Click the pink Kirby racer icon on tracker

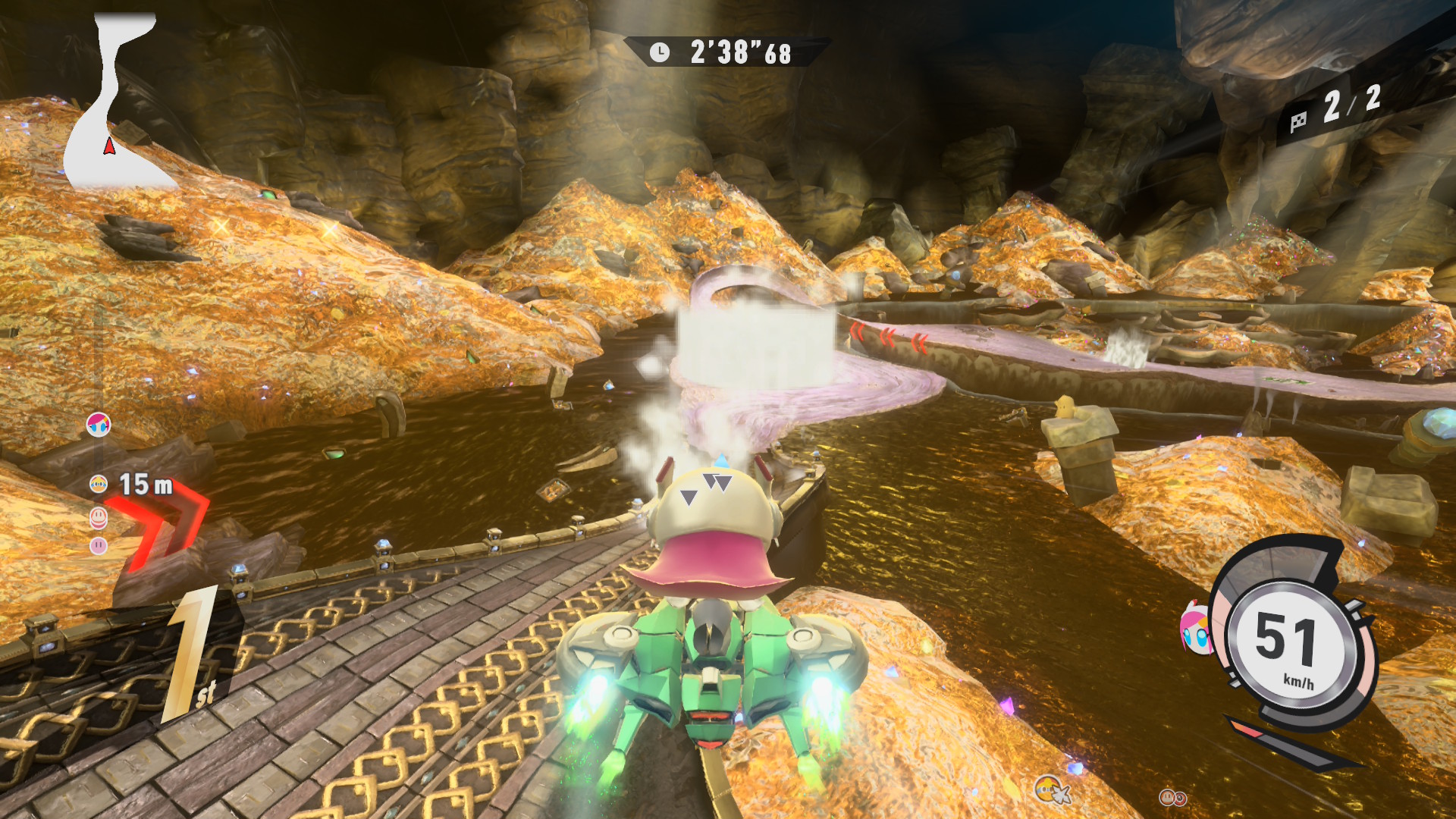pyautogui.click(x=99, y=545)
